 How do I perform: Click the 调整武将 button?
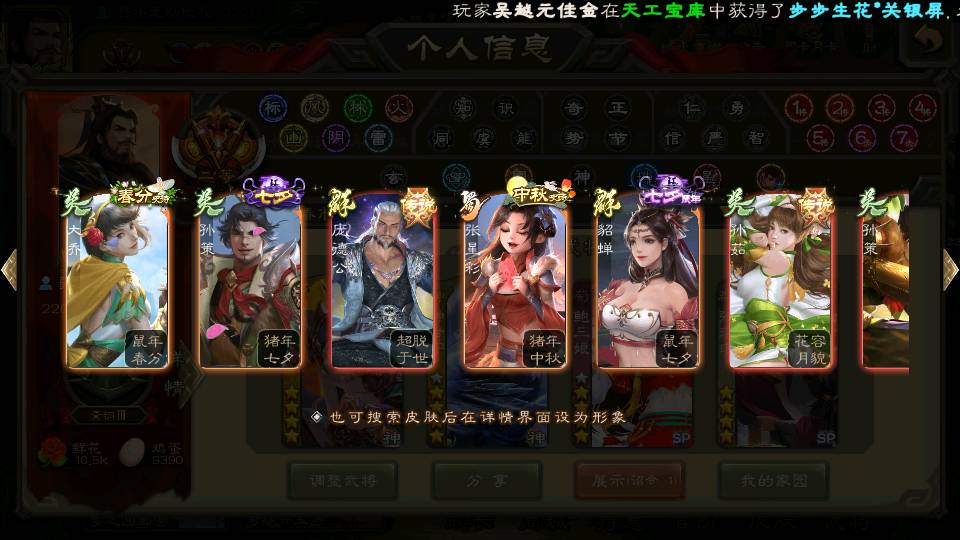(x=343, y=480)
